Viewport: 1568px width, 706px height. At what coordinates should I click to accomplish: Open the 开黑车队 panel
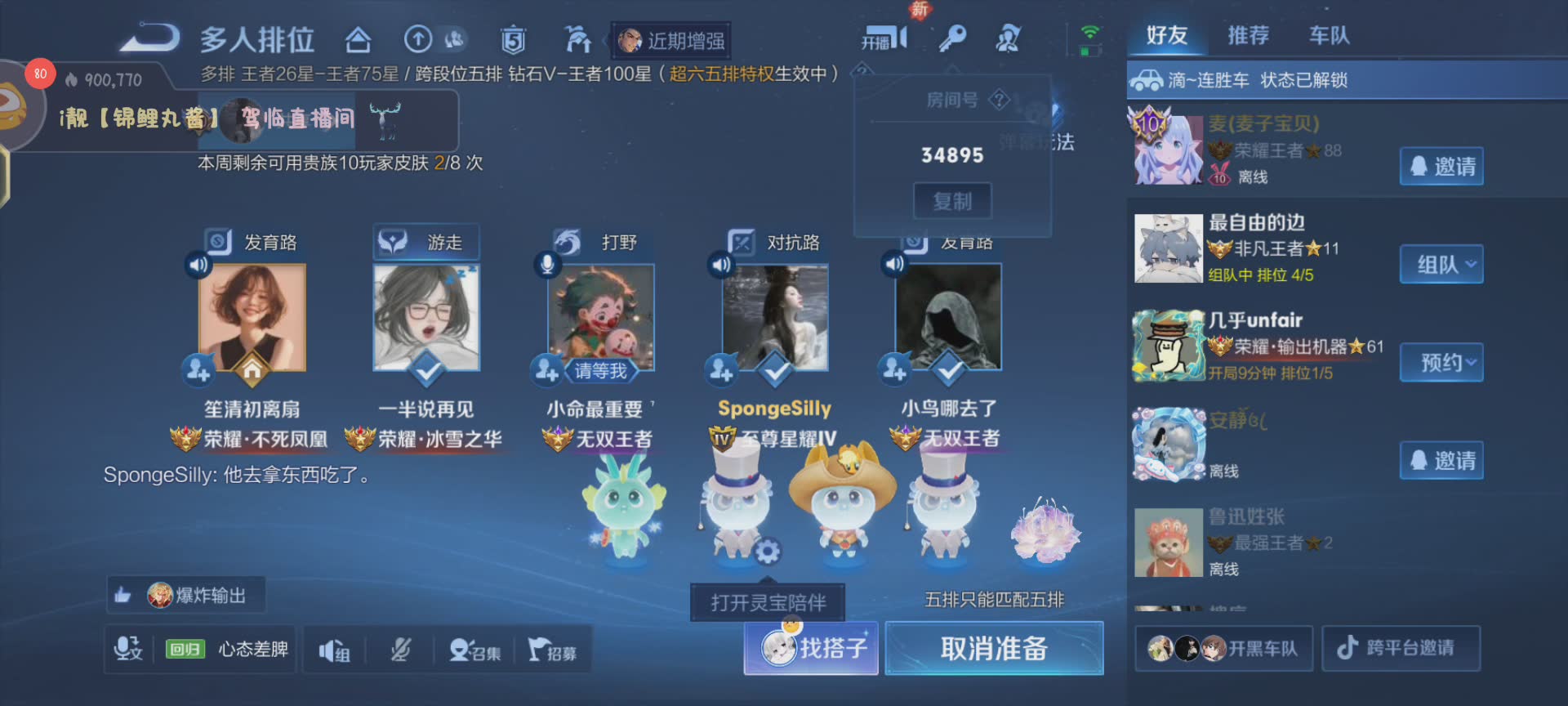point(1223,649)
